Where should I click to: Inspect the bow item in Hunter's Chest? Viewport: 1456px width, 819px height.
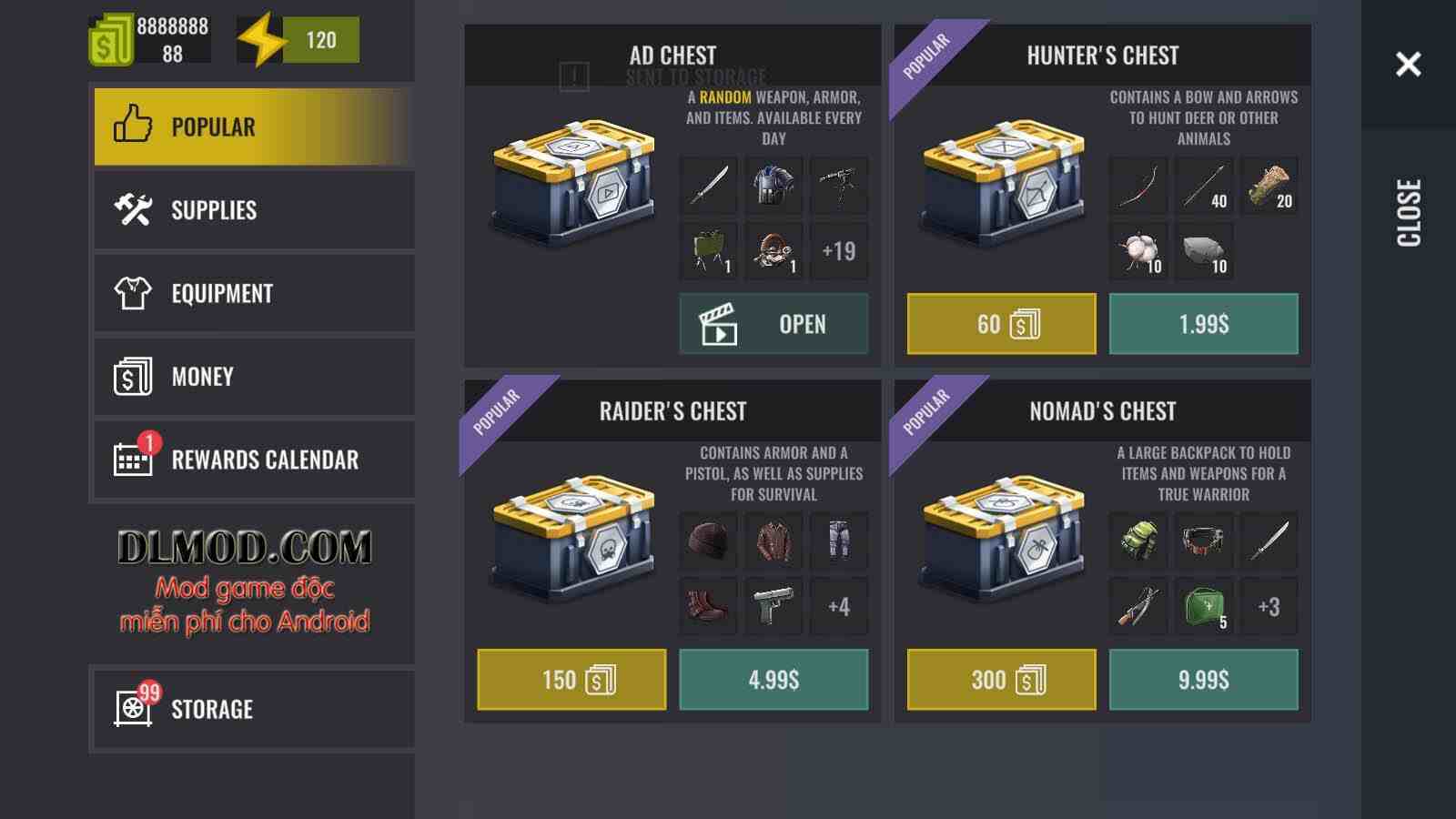(x=1137, y=186)
